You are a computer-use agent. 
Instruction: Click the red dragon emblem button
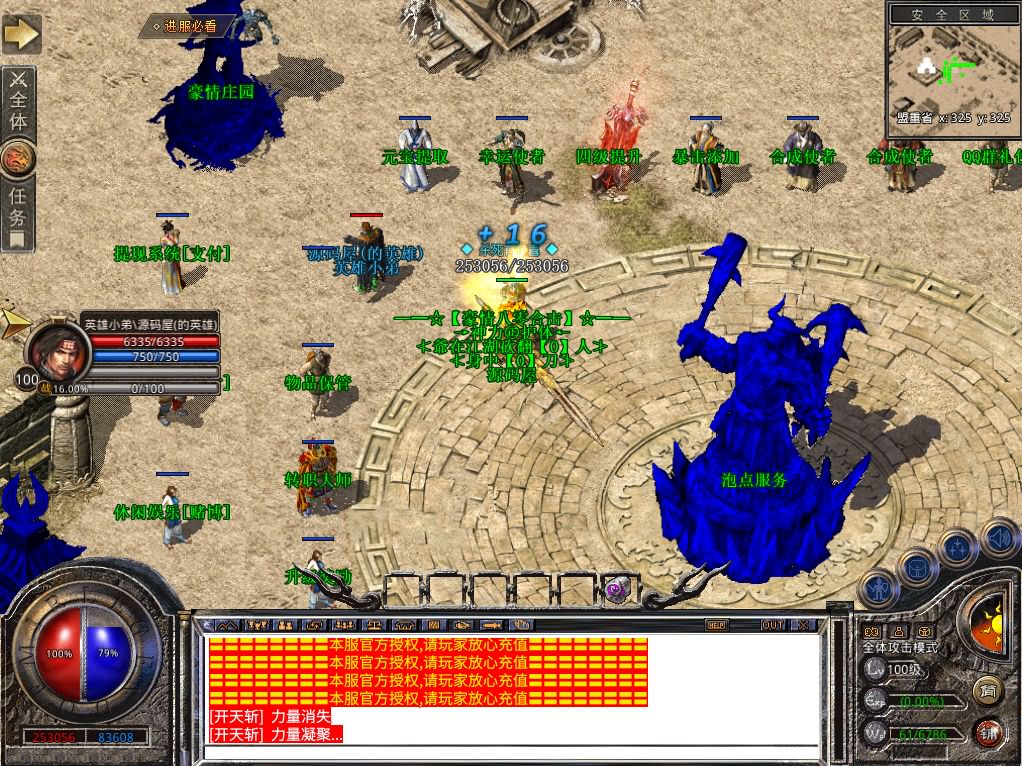(20, 158)
